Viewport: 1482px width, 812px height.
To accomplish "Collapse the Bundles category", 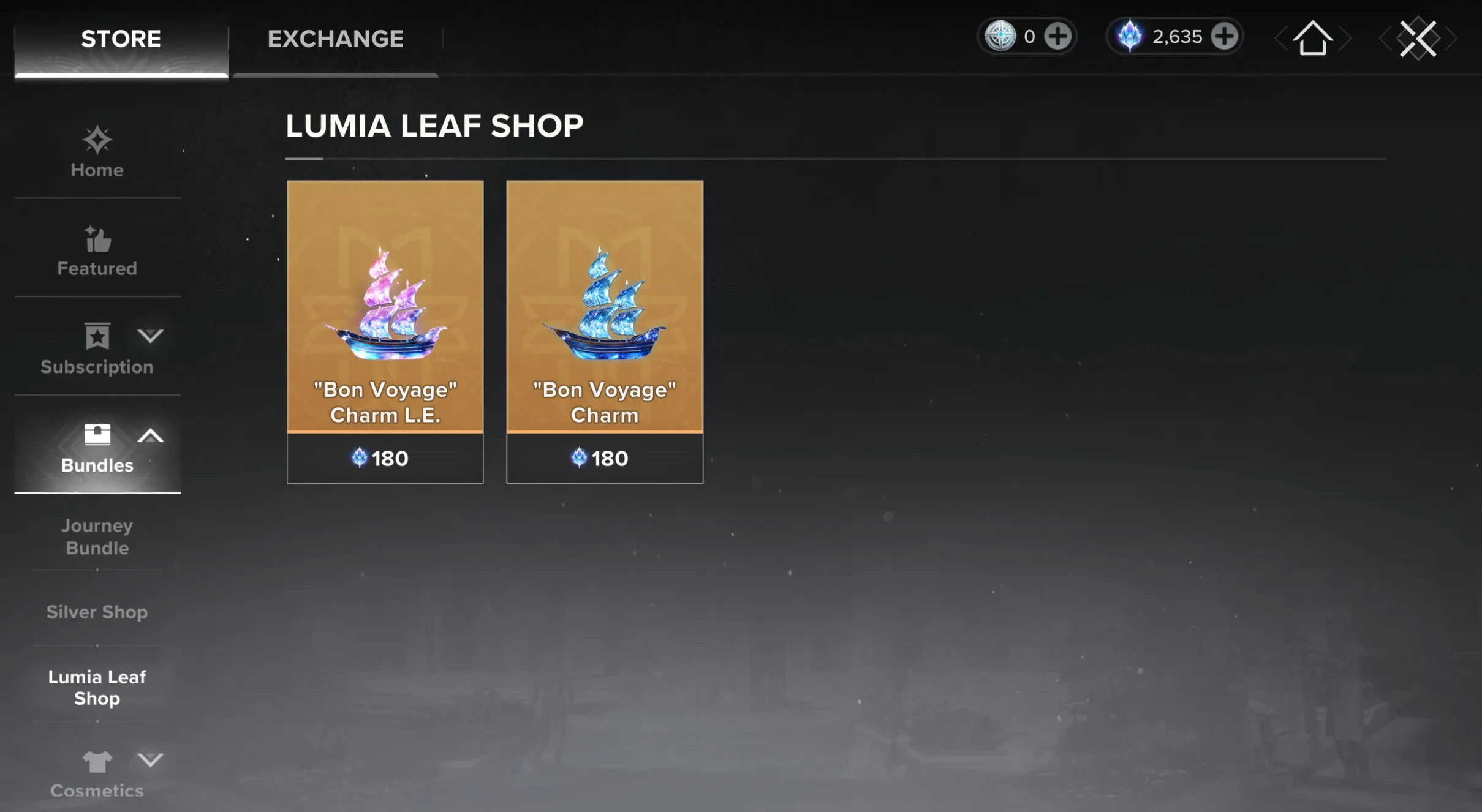I will [97, 448].
